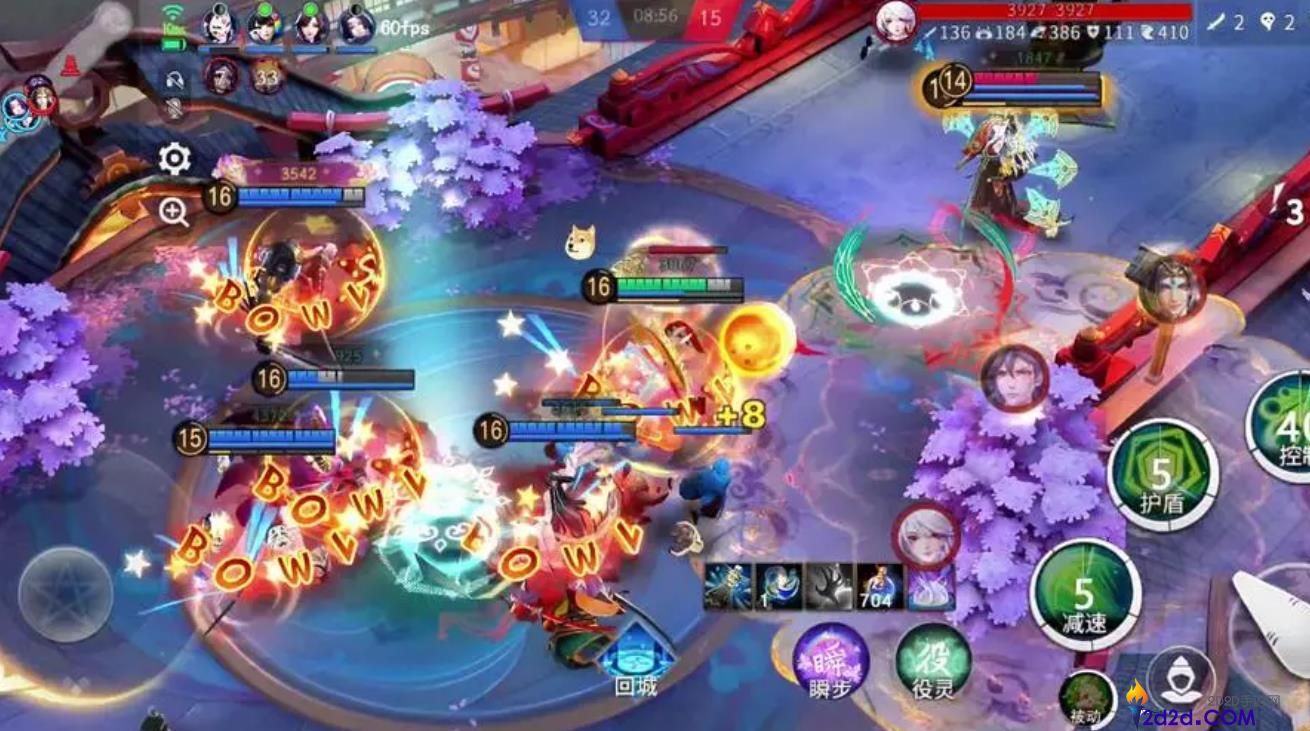Toggle the muted microphone icon
The height and width of the screenshot is (731, 1310).
(x=175, y=108)
